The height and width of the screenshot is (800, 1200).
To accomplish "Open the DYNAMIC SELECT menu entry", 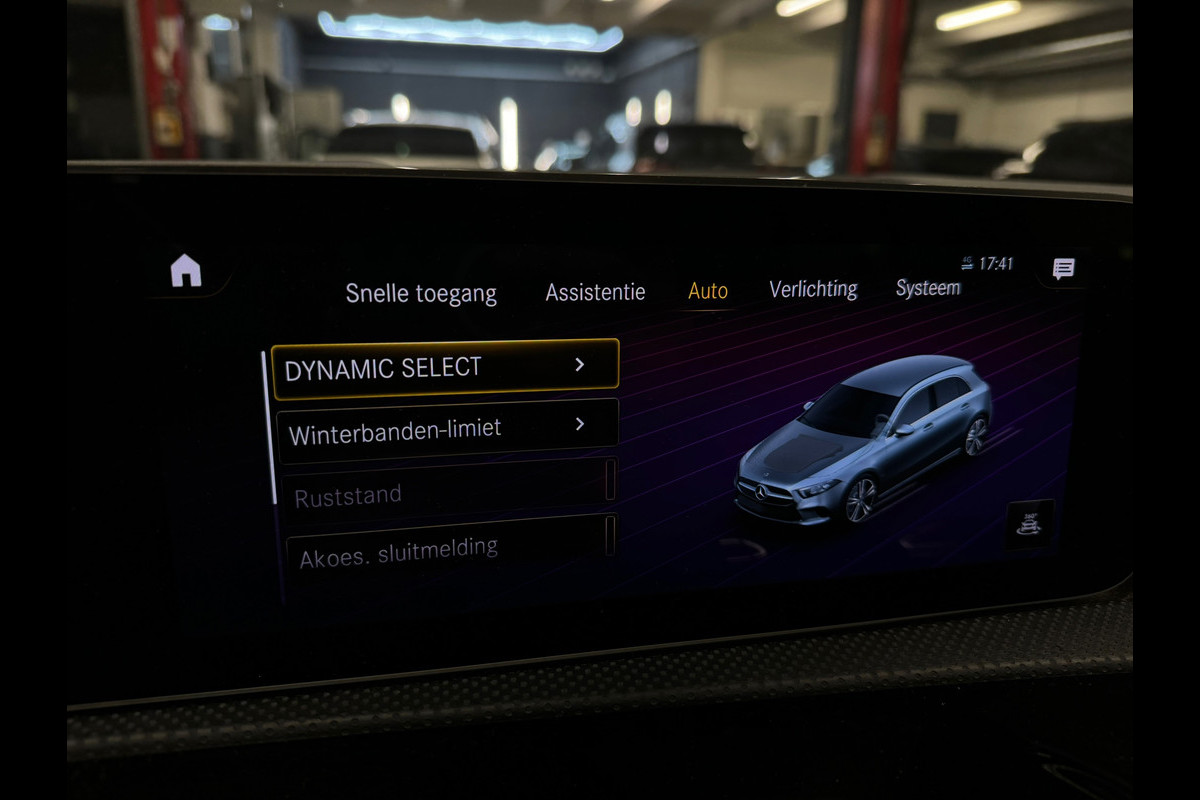I will [x=446, y=368].
